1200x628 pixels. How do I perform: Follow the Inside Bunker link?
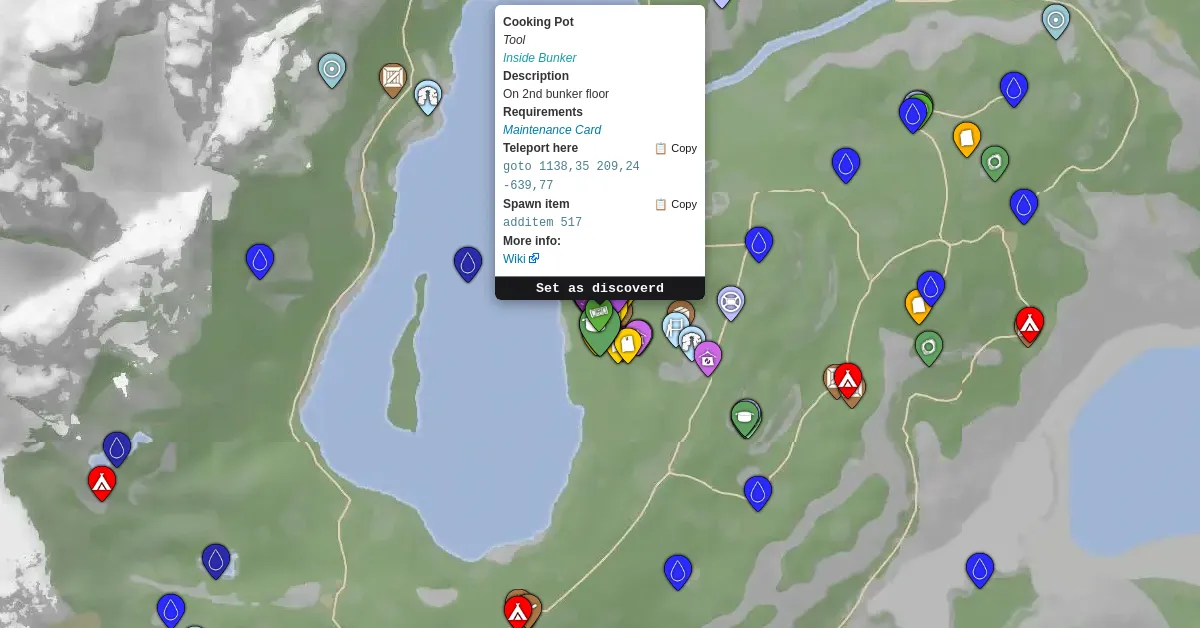tap(539, 58)
